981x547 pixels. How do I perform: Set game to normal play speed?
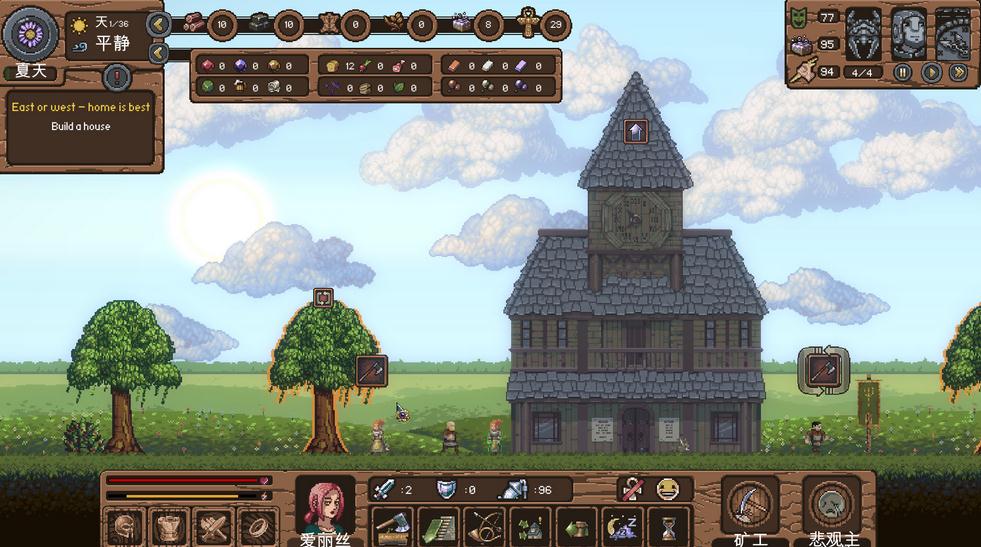point(931,72)
